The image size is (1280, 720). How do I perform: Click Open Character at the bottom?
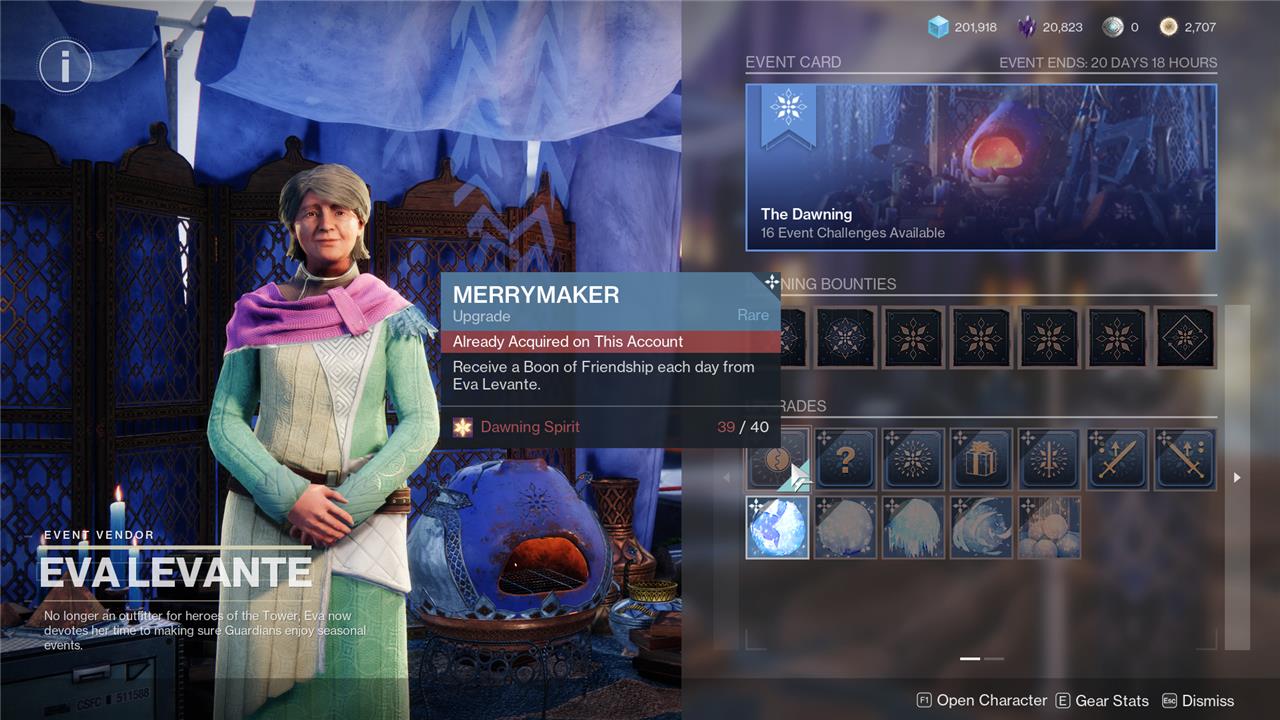tap(982, 701)
